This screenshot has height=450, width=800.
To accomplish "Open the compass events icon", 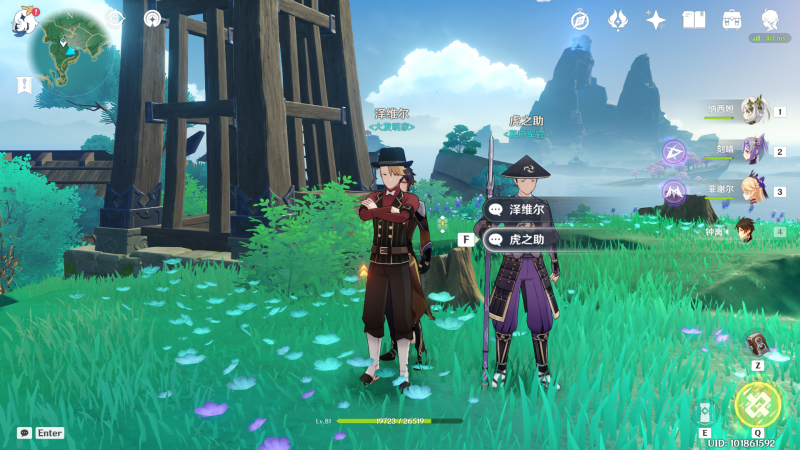I will pos(580,20).
